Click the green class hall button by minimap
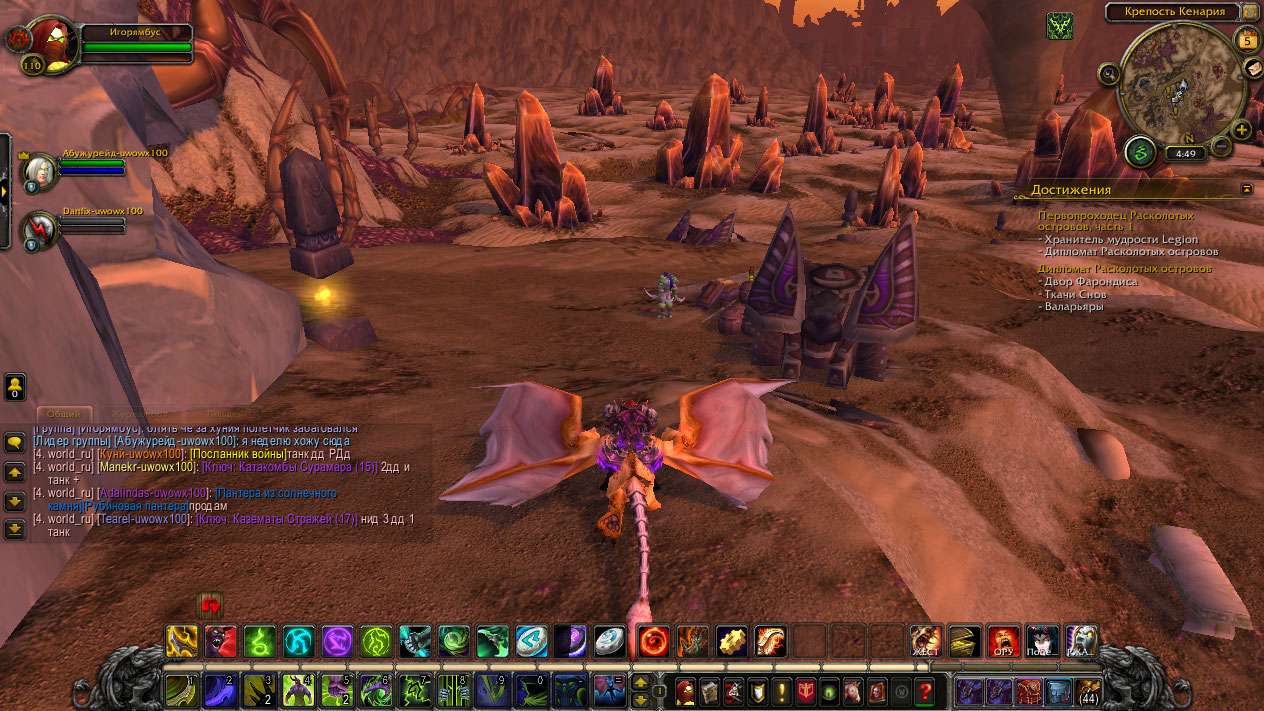 point(1140,152)
